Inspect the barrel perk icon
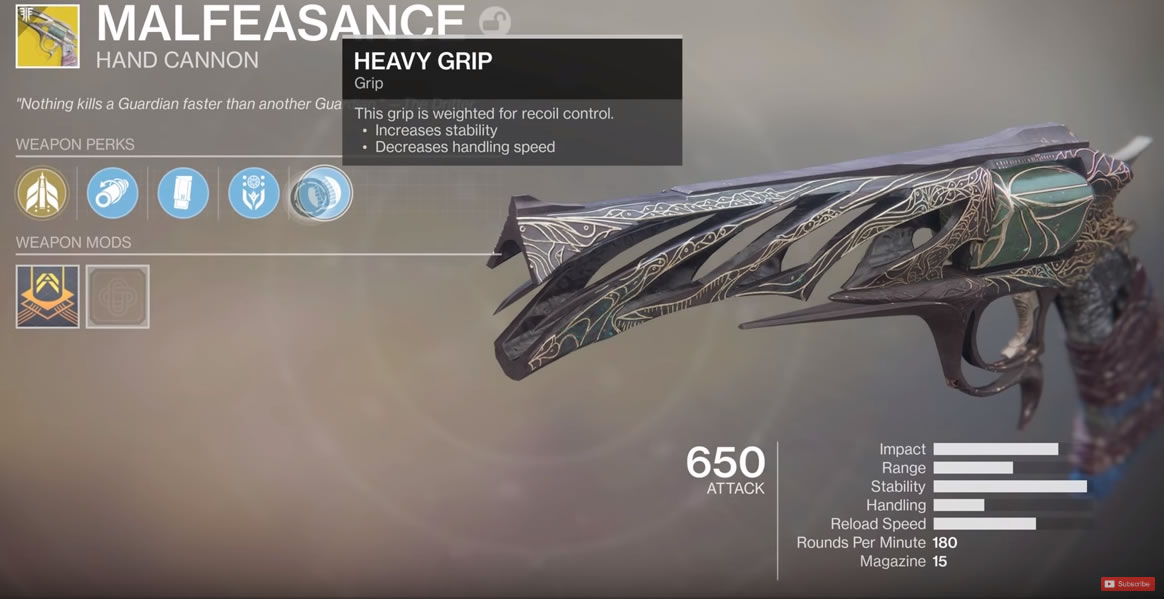 coord(112,193)
